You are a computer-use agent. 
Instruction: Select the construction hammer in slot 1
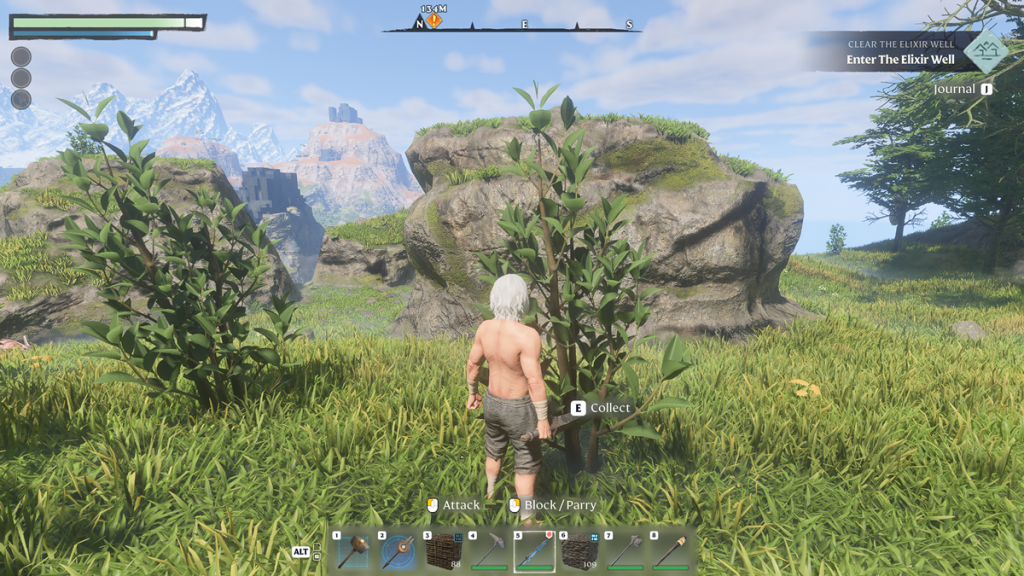pos(353,551)
